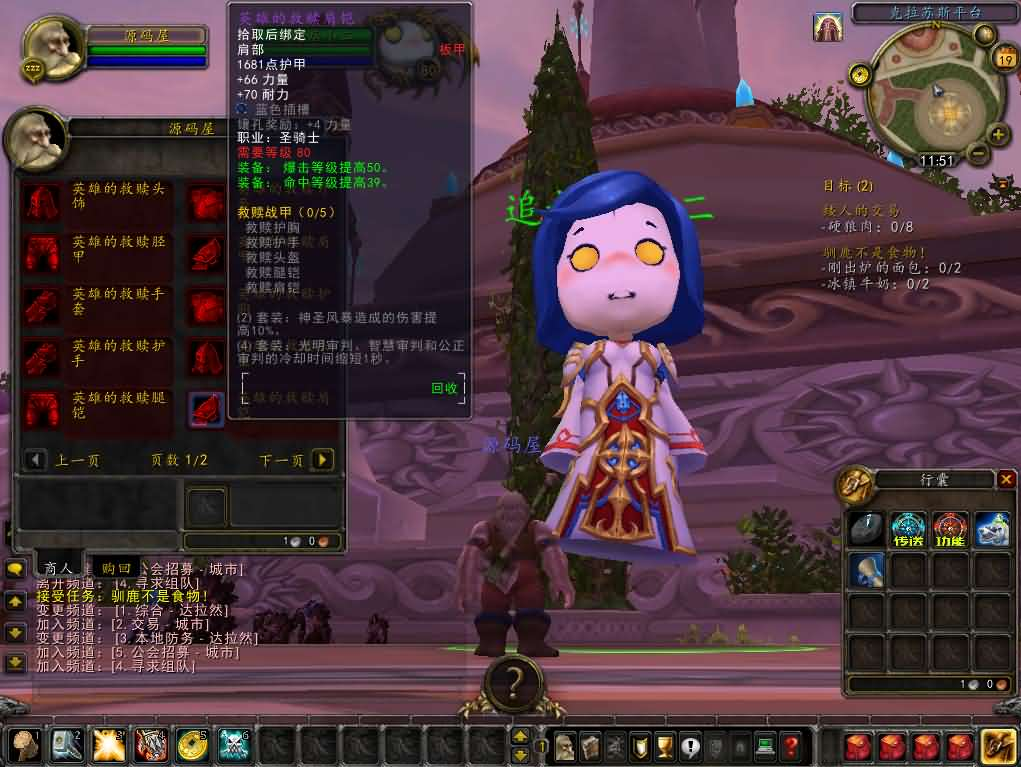Choose the 英雄的救赎手套 gloves item
The image size is (1021, 767).
pyautogui.click(x=41, y=305)
